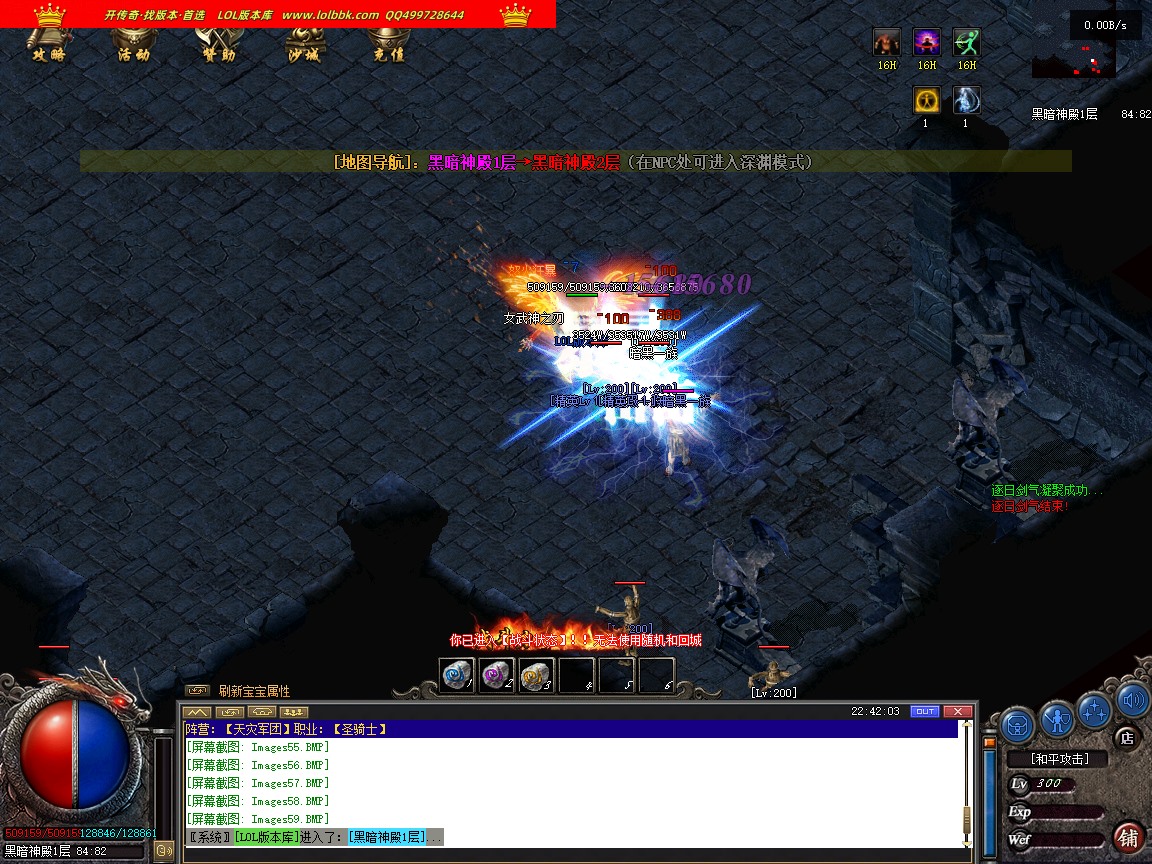Open the red 铺 stall button
This screenshot has height=864, width=1152.
pyautogui.click(x=1128, y=837)
